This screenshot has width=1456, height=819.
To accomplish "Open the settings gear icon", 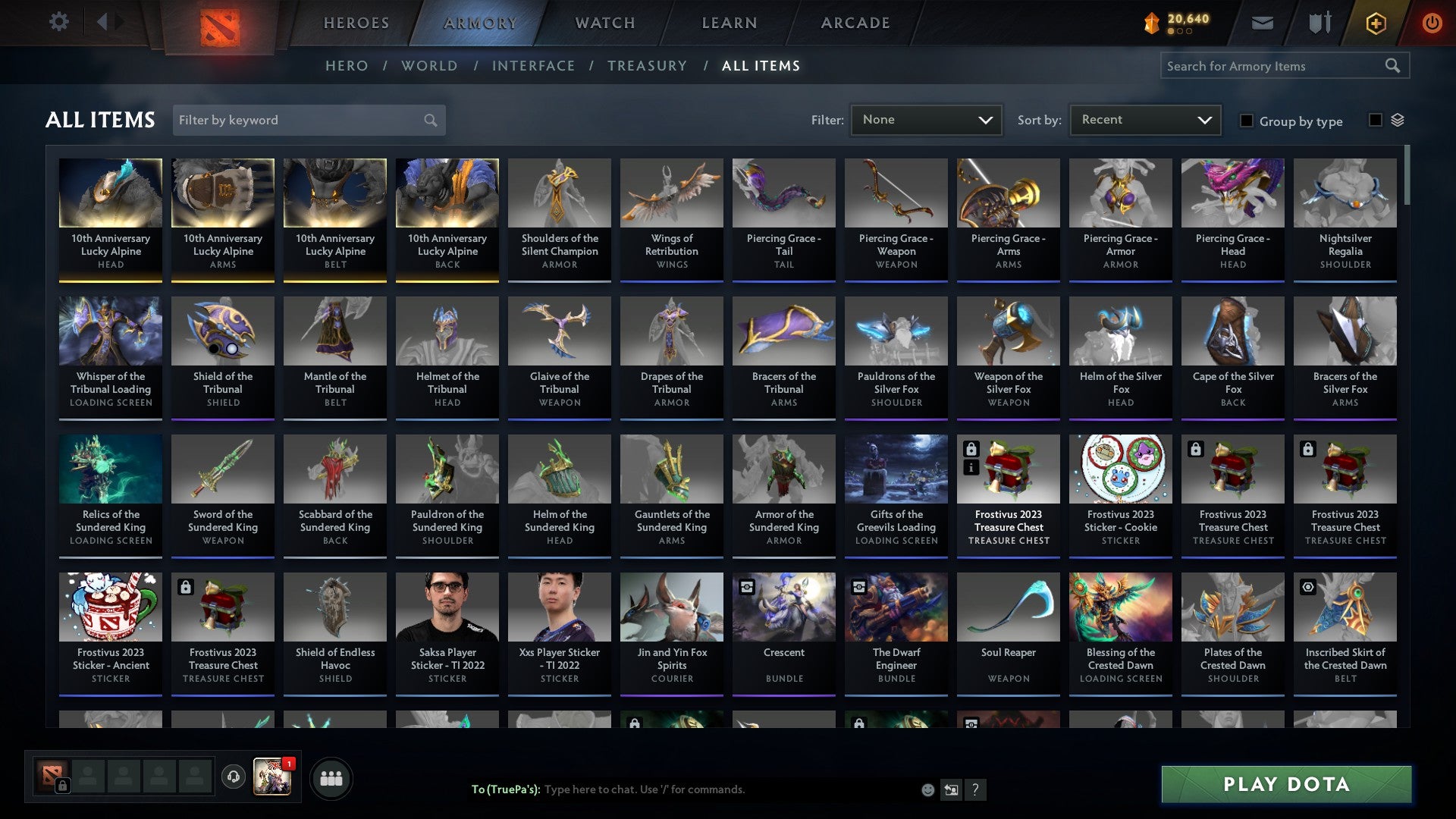I will [58, 22].
